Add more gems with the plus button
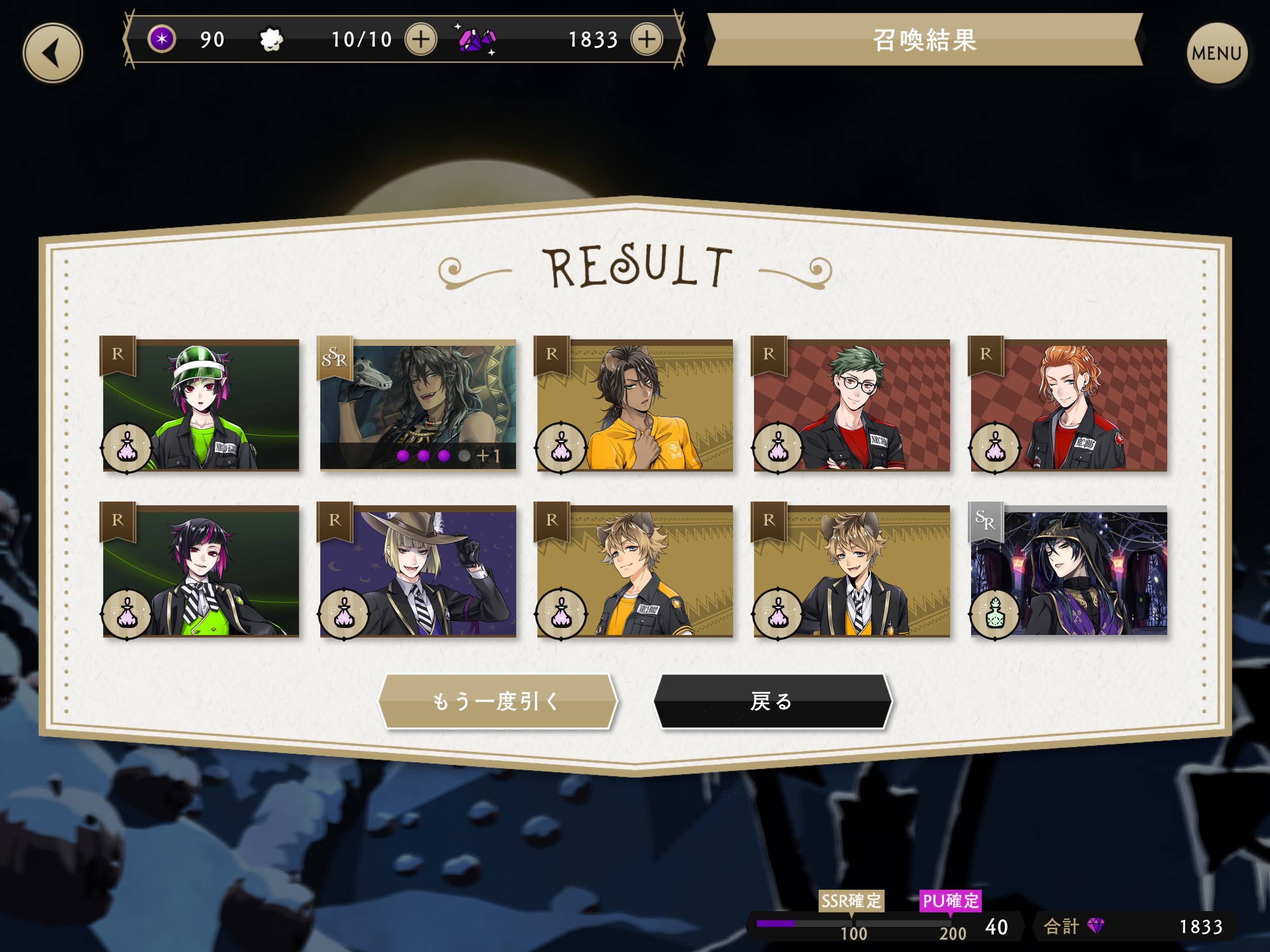This screenshot has height=952, width=1270. (647, 40)
